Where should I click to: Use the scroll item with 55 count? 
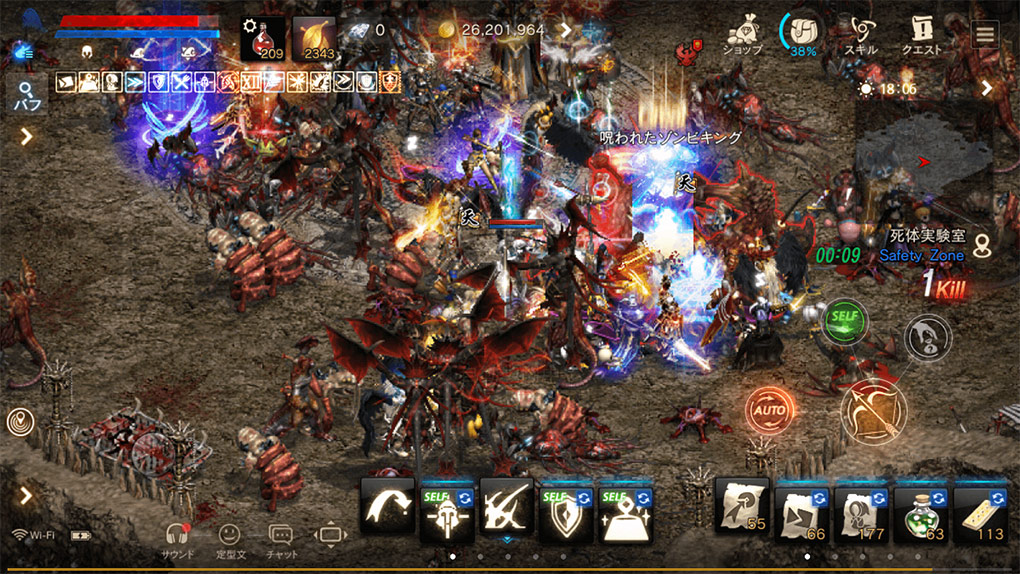(x=742, y=511)
